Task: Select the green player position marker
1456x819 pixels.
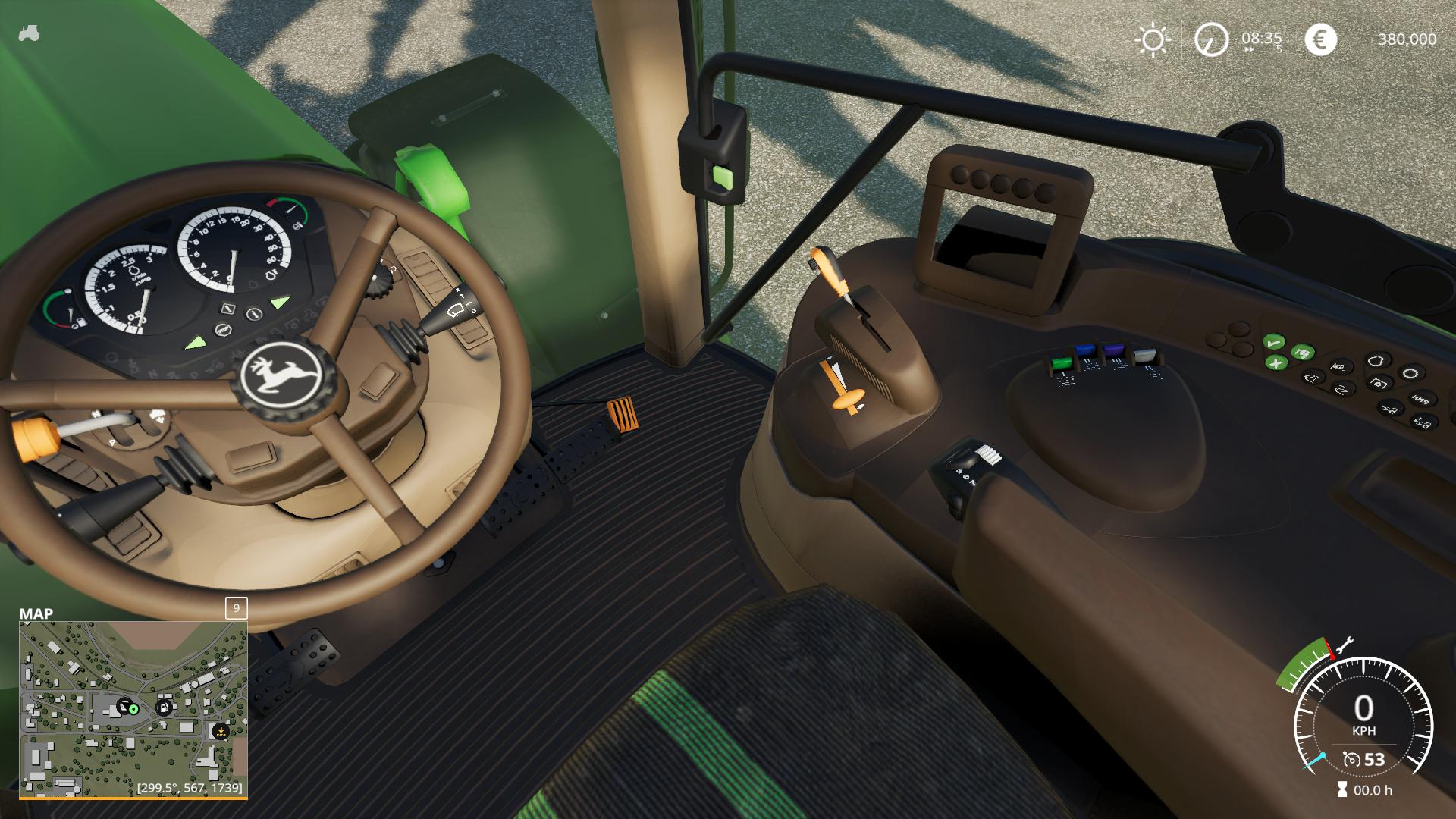Action: [133, 708]
